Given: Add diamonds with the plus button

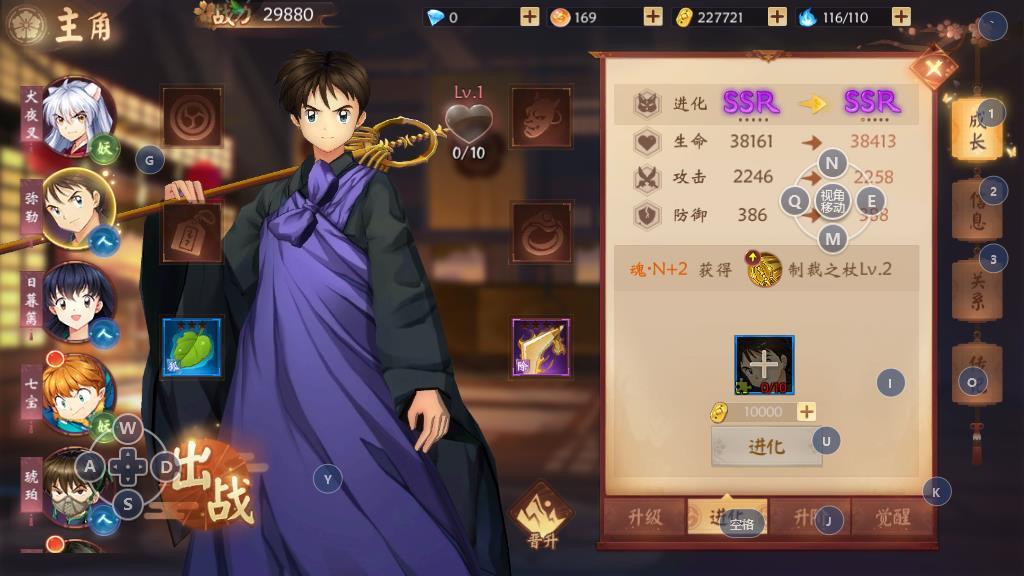Looking at the screenshot, I should [530, 17].
